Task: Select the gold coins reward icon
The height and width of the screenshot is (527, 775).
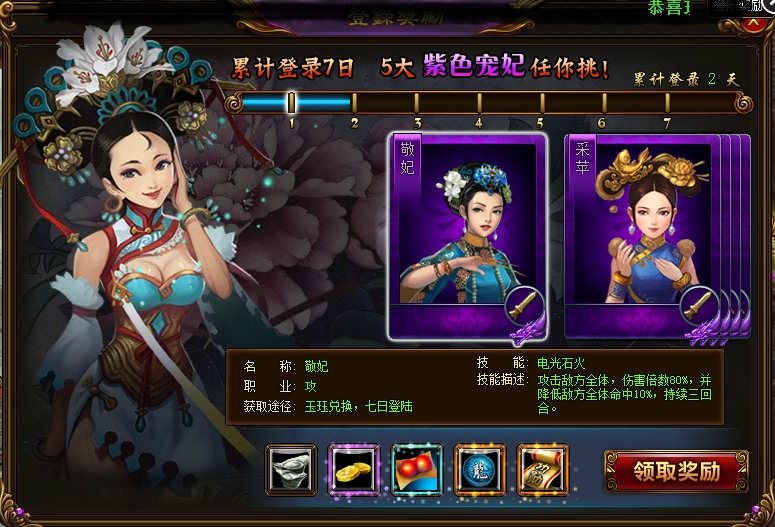Action: [x=354, y=470]
